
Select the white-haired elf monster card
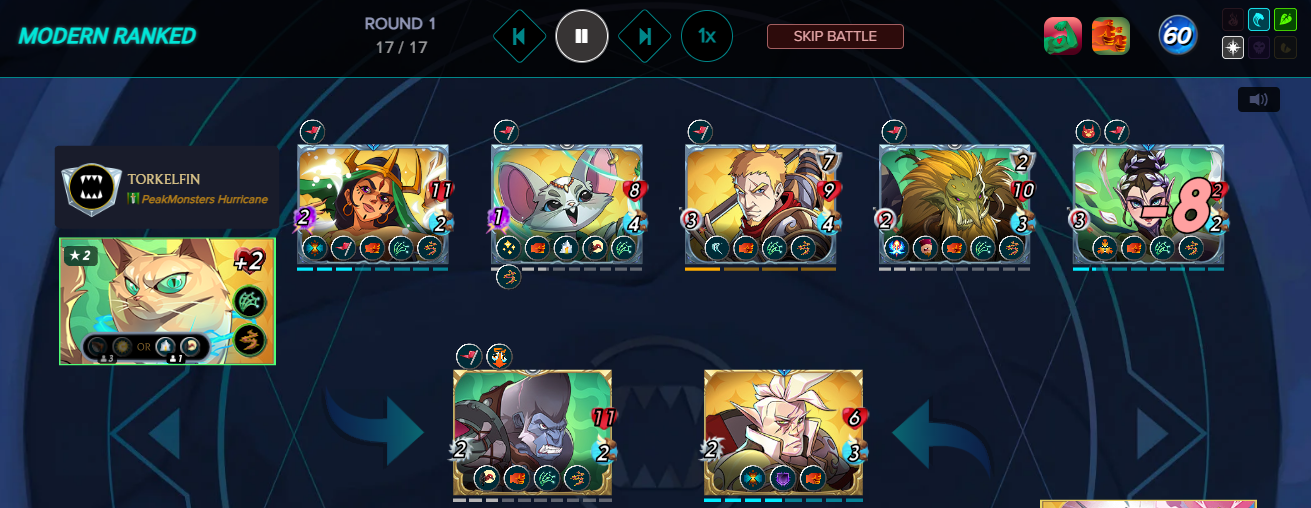pos(783,432)
